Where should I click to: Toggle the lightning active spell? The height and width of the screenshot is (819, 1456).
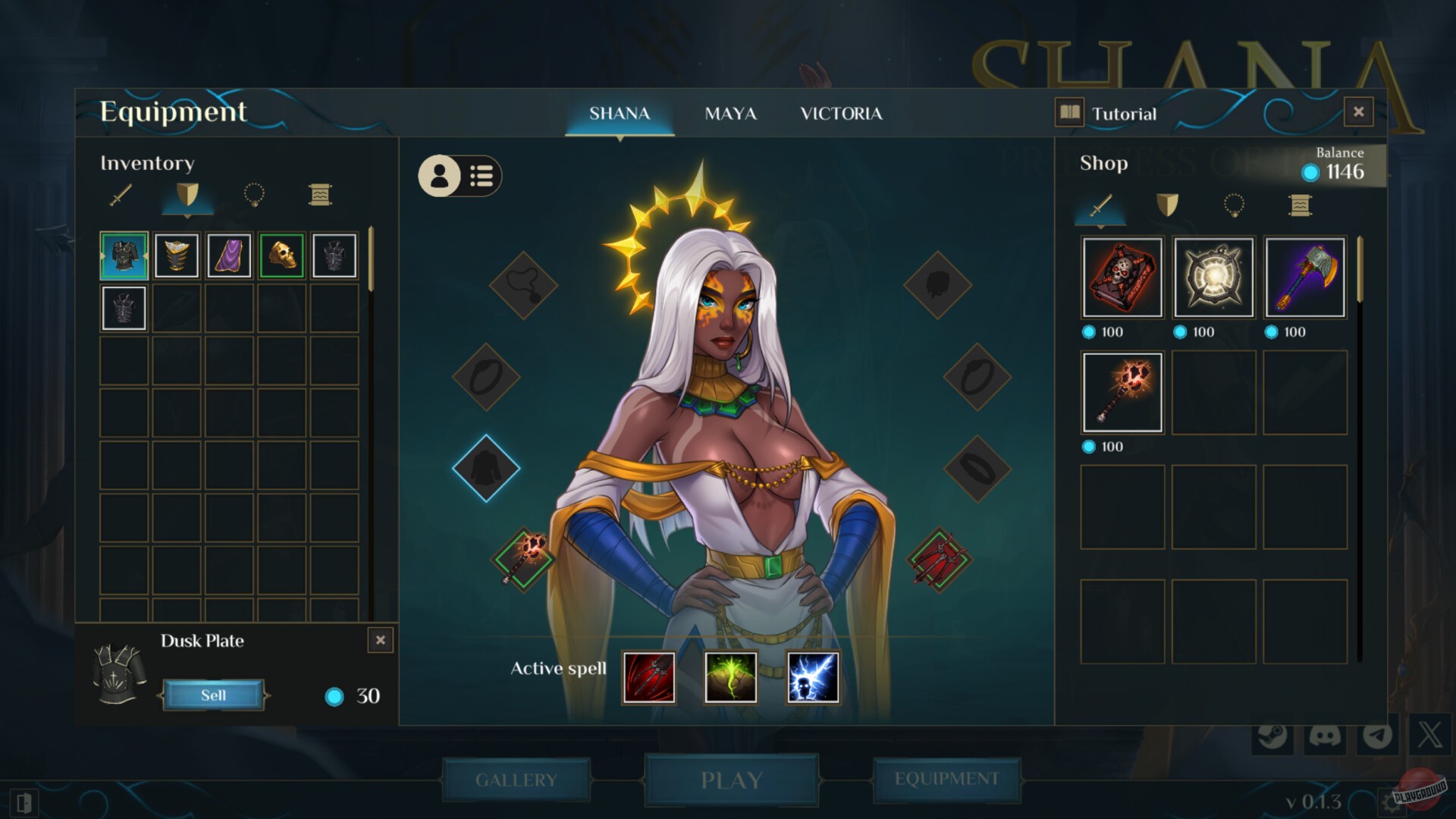coord(812,677)
